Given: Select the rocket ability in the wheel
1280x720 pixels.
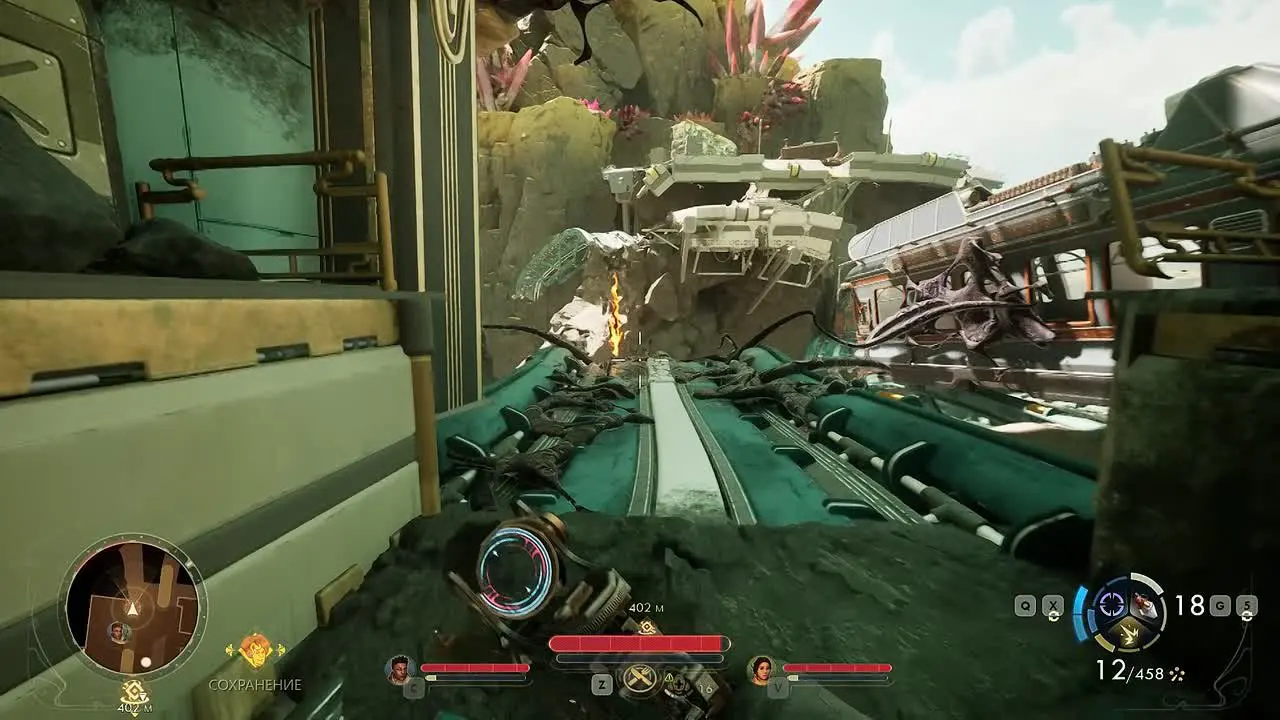Looking at the screenshot, I should 1146,605.
